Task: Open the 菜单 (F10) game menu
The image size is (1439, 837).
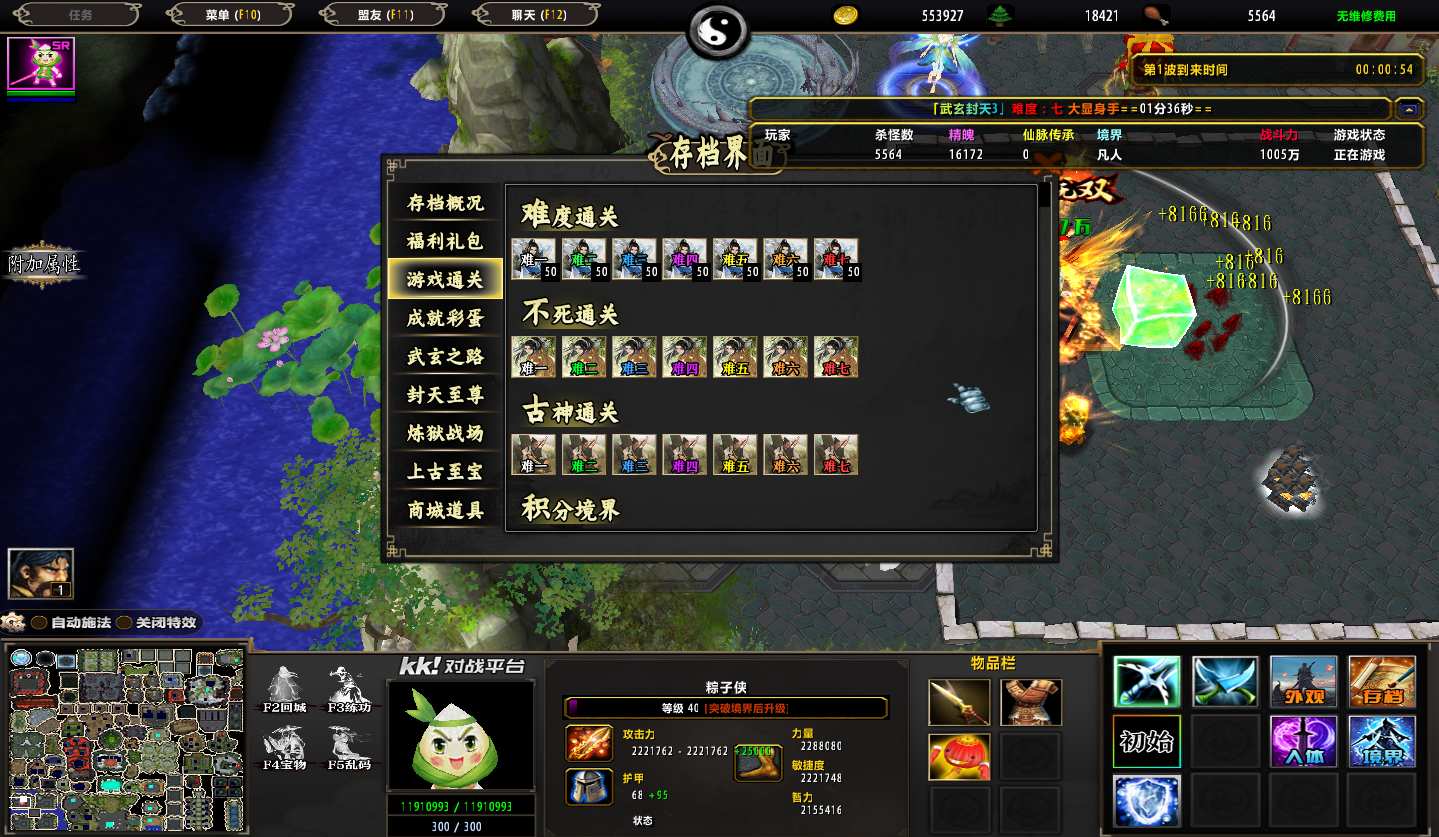Action: pos(232,15)
